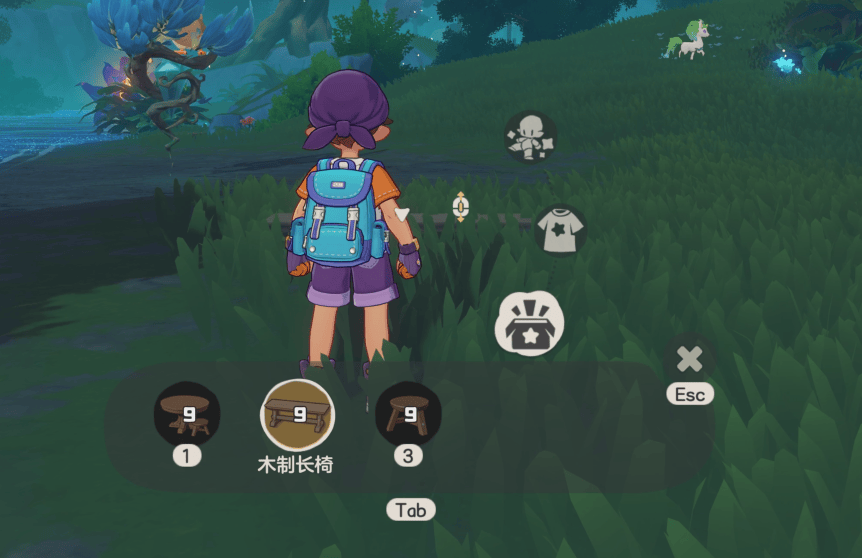Open the t-shirt outfit menu
Image resolution: width=862 pixels, height=558 pixels.
(x=561, y=231)
